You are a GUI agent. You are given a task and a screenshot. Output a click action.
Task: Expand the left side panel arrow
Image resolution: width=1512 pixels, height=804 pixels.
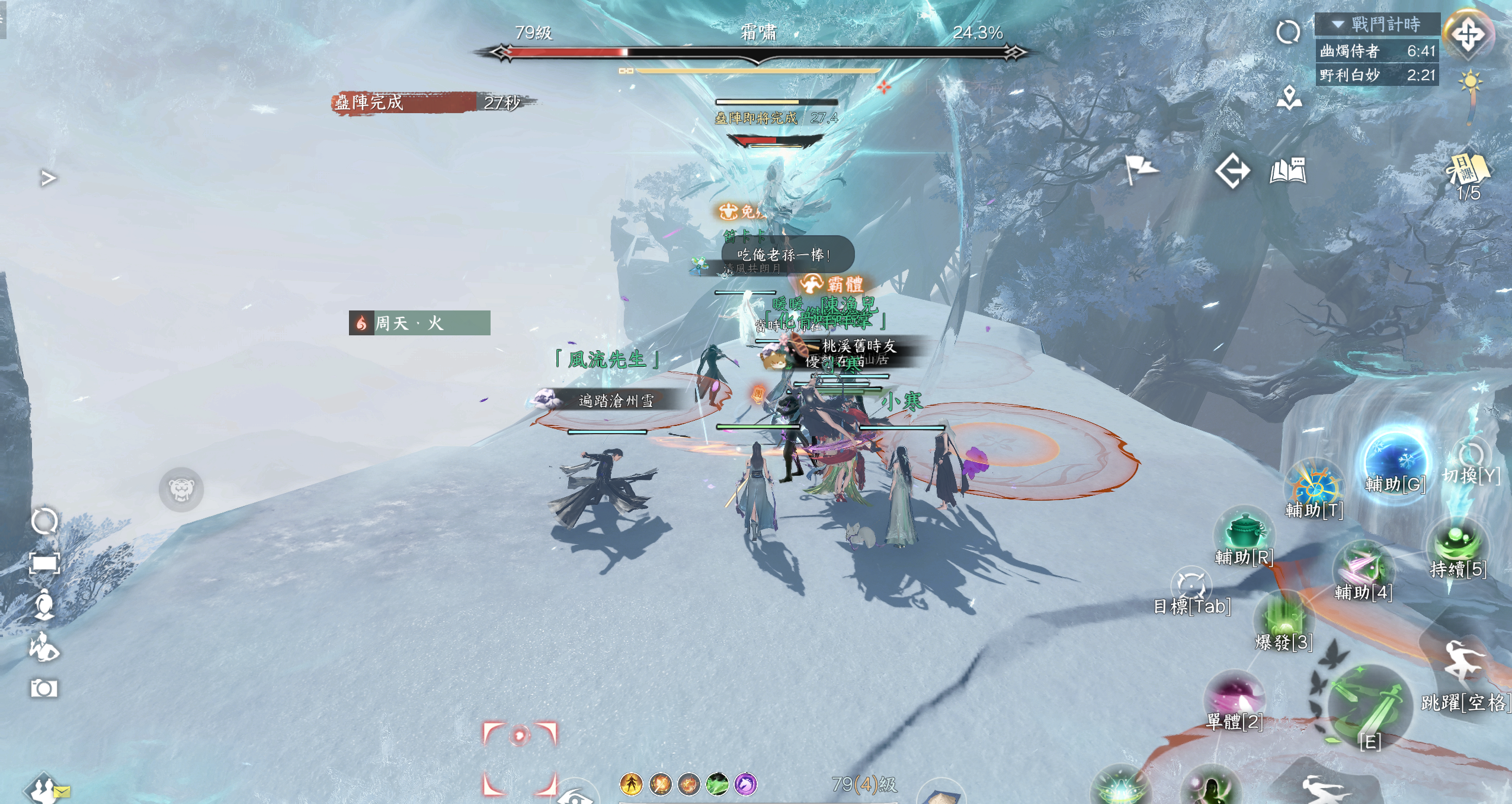(49, 178)
